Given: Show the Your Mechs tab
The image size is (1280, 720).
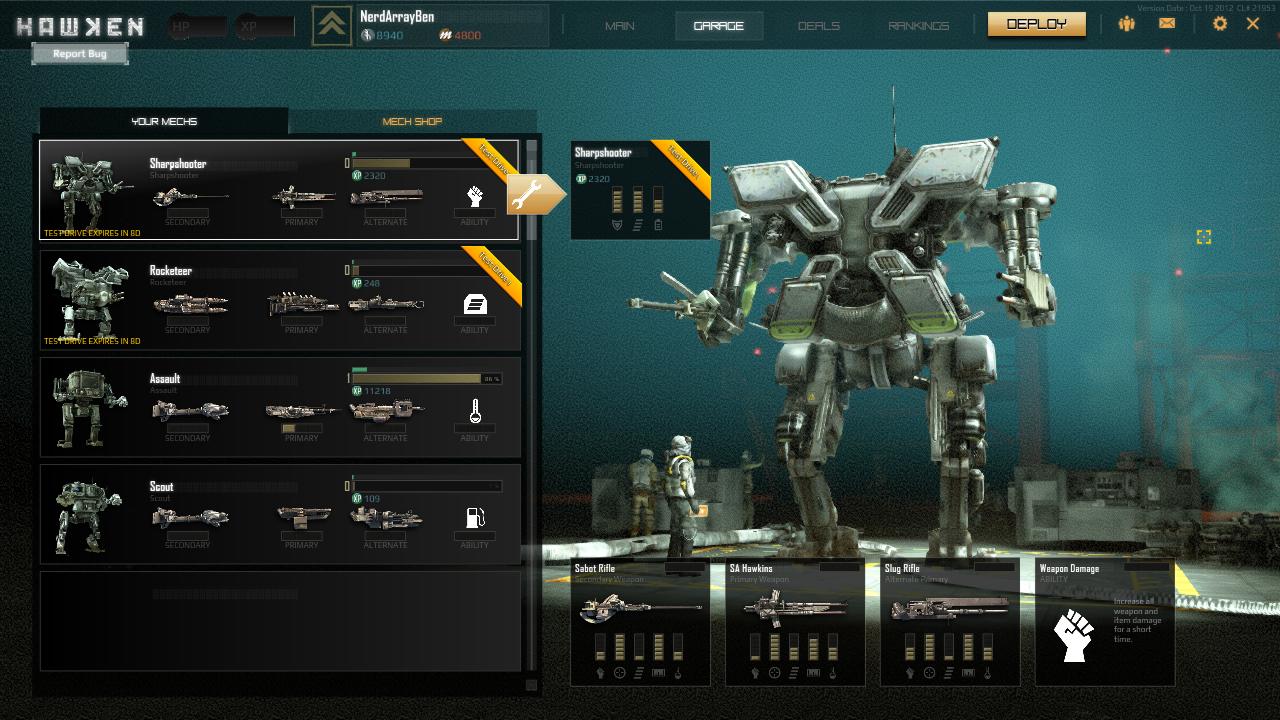Looking at the screenshot, I should click(x=164, y=122).
